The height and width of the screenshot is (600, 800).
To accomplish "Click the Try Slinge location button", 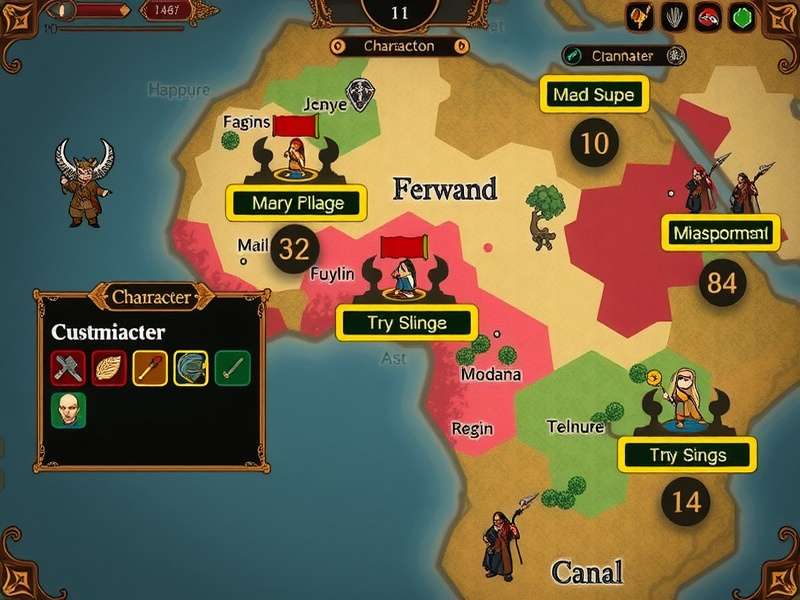I will [x=406, y=323].
